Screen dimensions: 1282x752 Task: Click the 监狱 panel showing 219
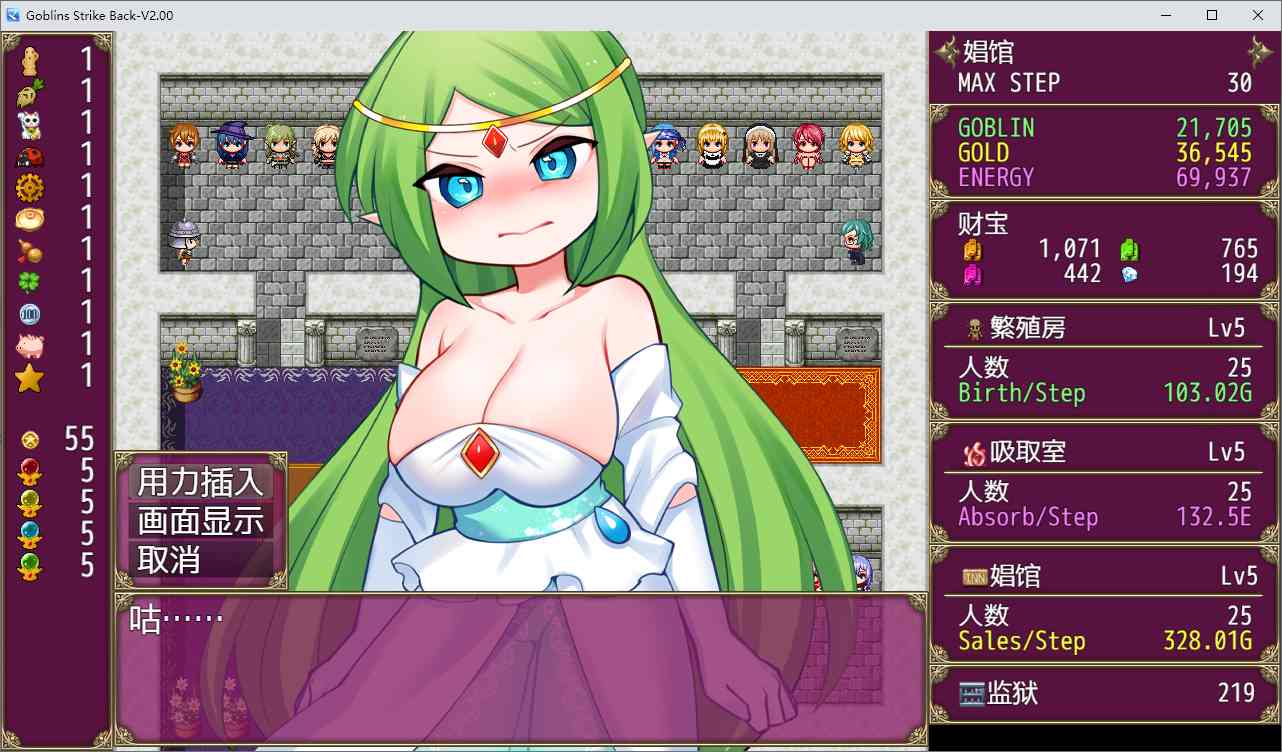pos(1100,692)
